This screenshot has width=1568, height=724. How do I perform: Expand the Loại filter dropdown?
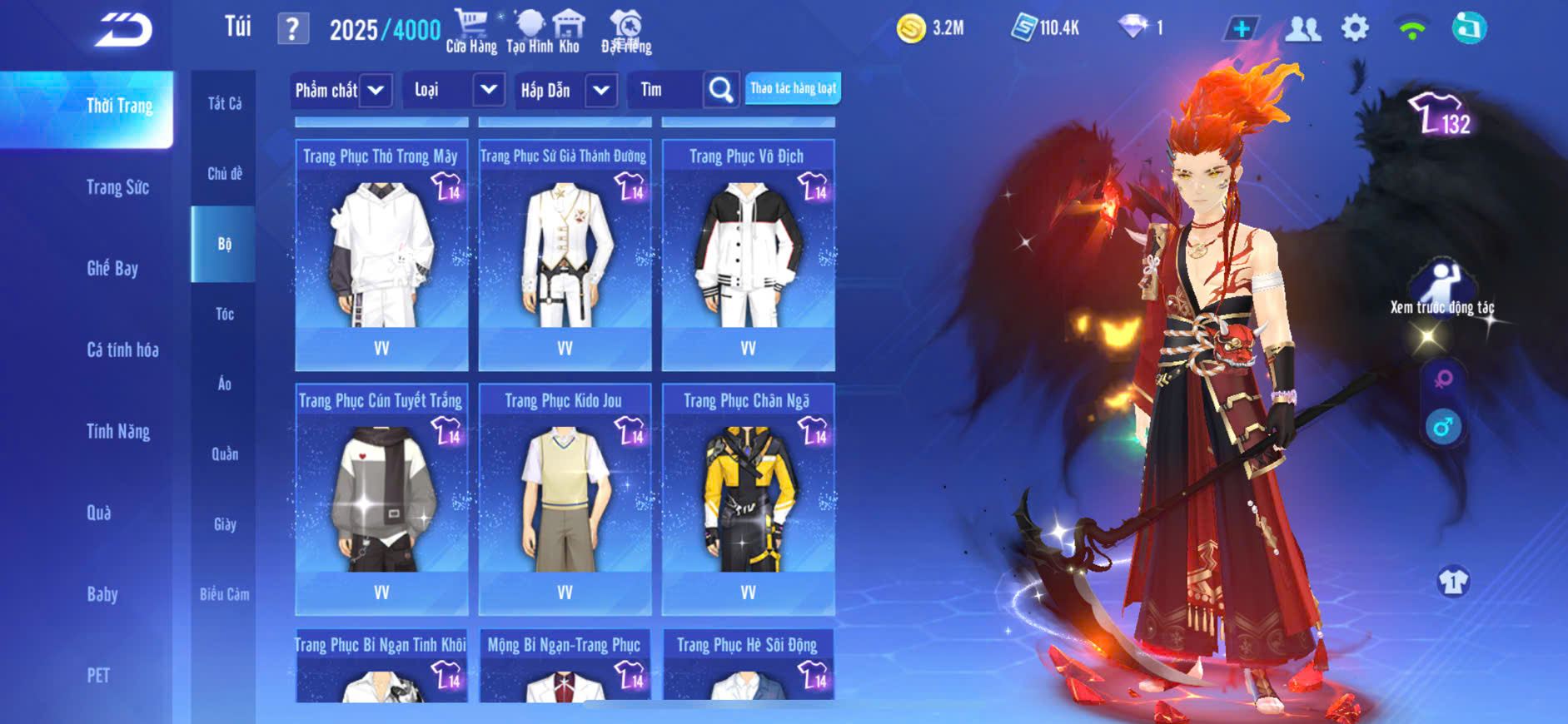point(489,89)
